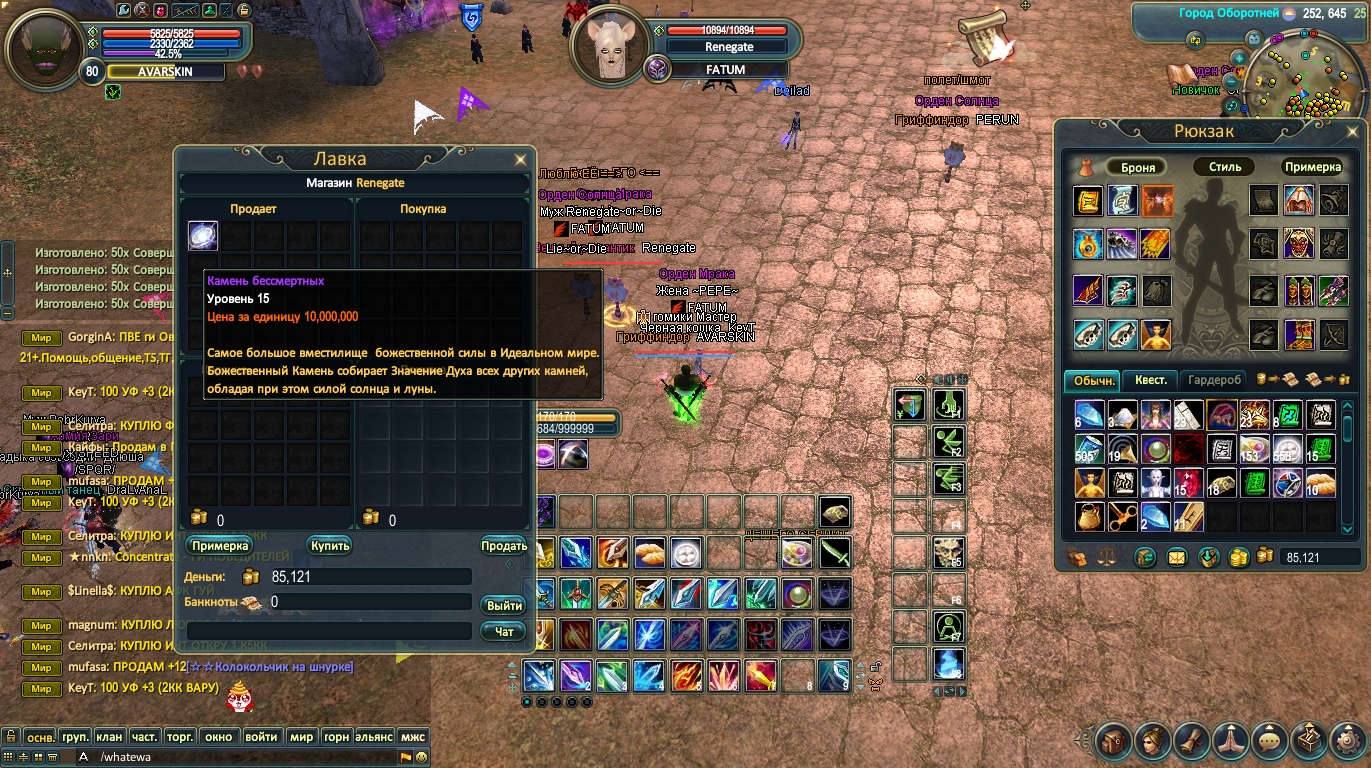
Task: Switch to the Броня equipment tab
Action: click(x=1138, y=167)
